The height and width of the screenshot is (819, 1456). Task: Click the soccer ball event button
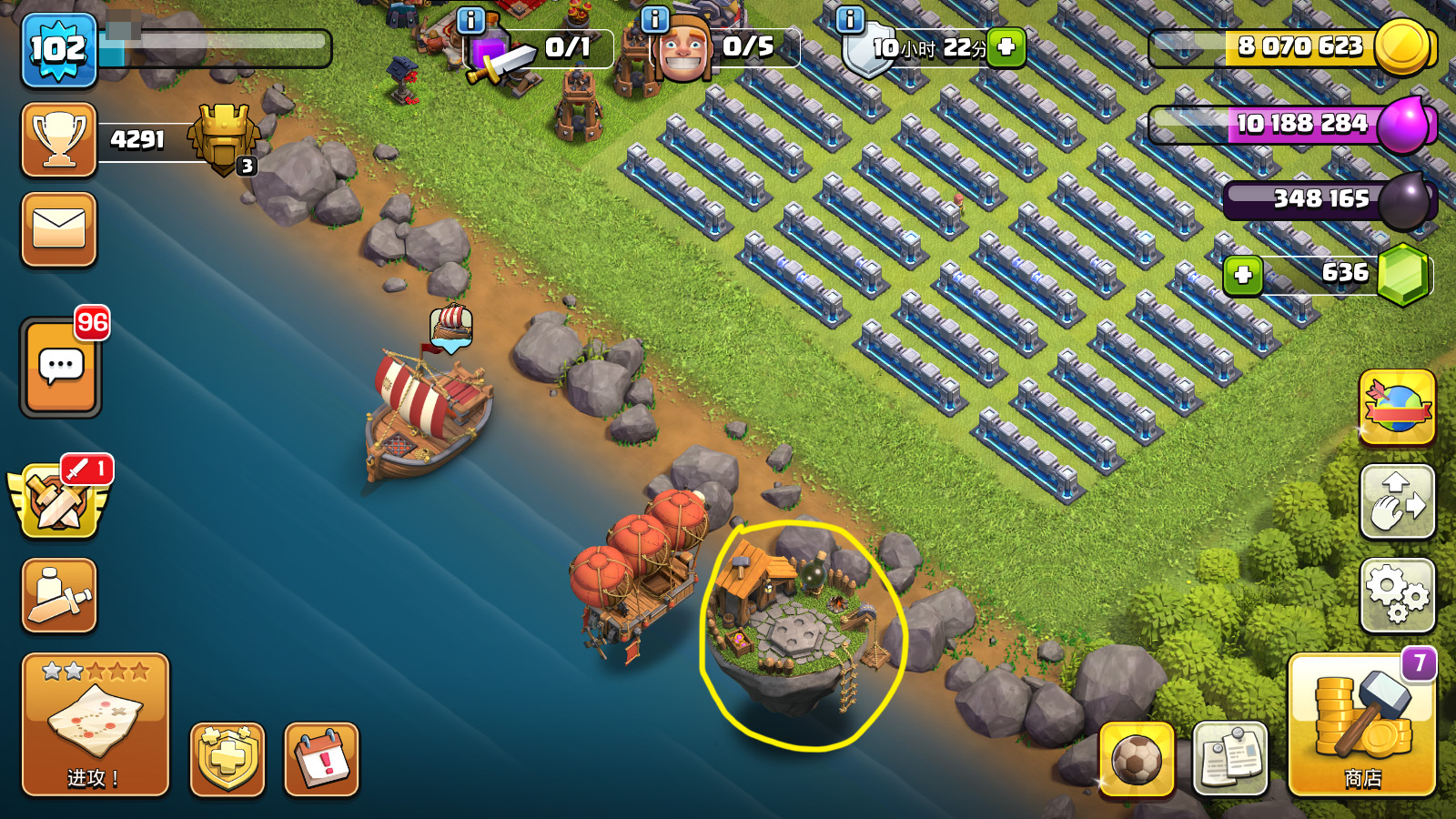click(x=1137, y=758)
